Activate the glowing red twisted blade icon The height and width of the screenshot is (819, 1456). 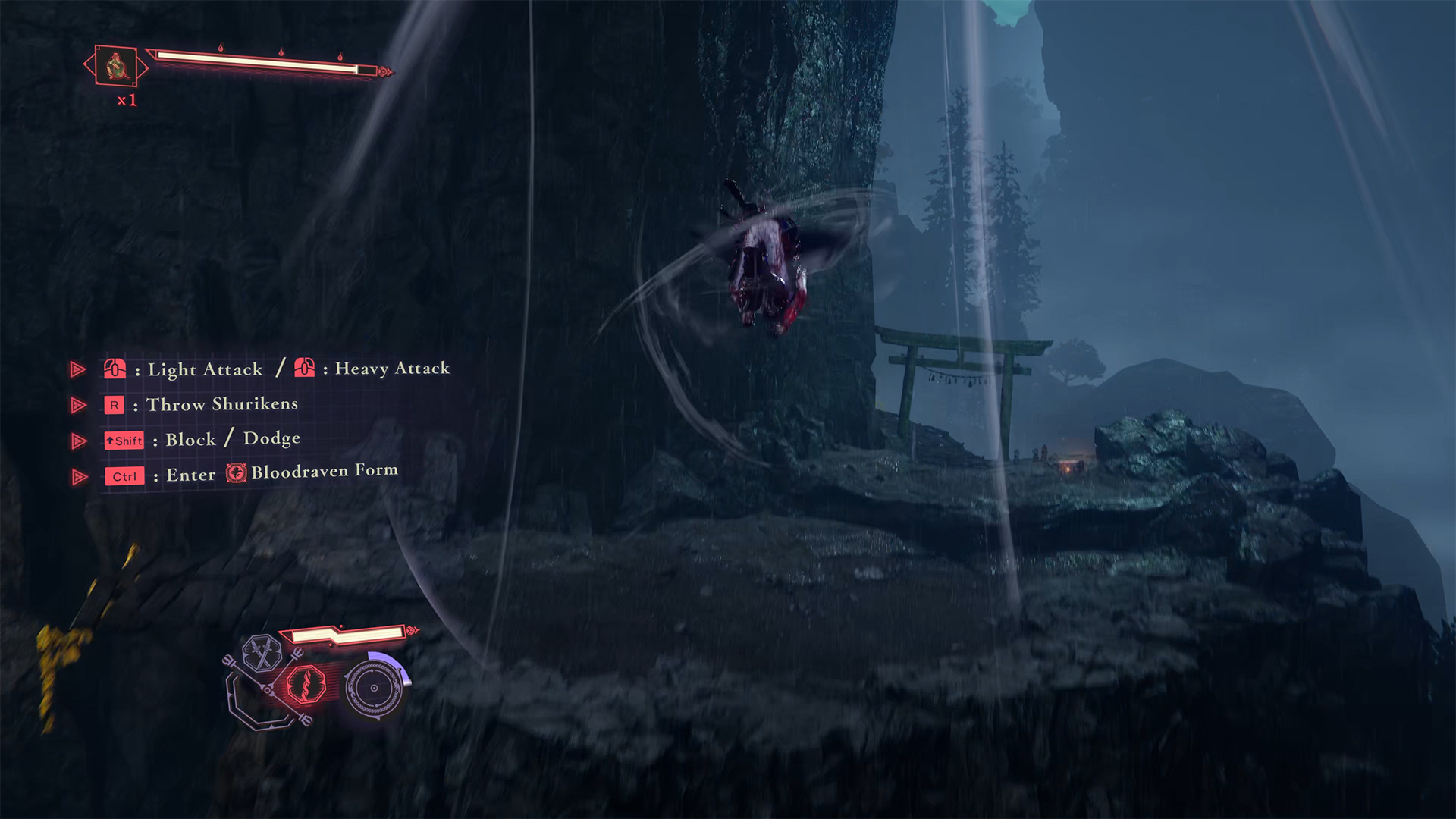(307, 683)
